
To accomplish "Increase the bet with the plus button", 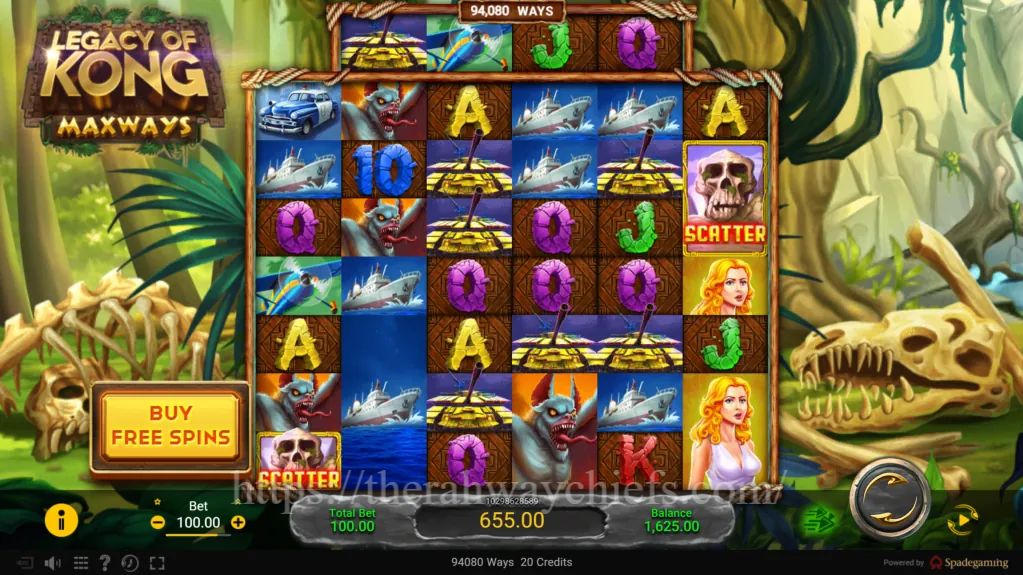I will (x=238, y=522).
